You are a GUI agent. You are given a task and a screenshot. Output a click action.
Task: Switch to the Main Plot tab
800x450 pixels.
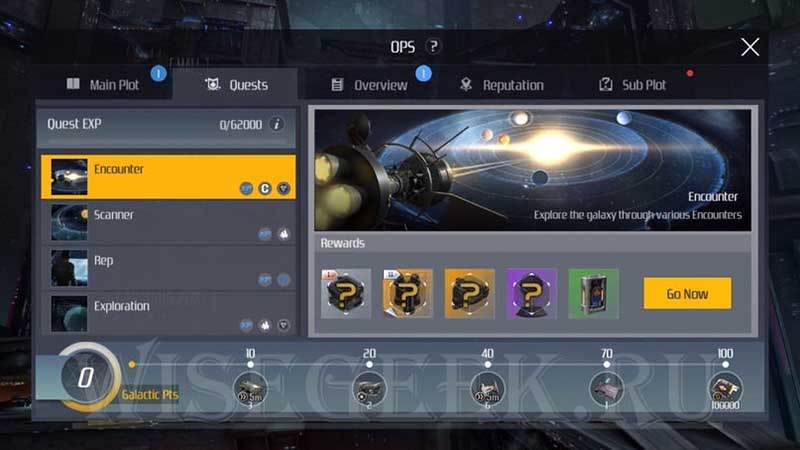click(x=104, y=85)
